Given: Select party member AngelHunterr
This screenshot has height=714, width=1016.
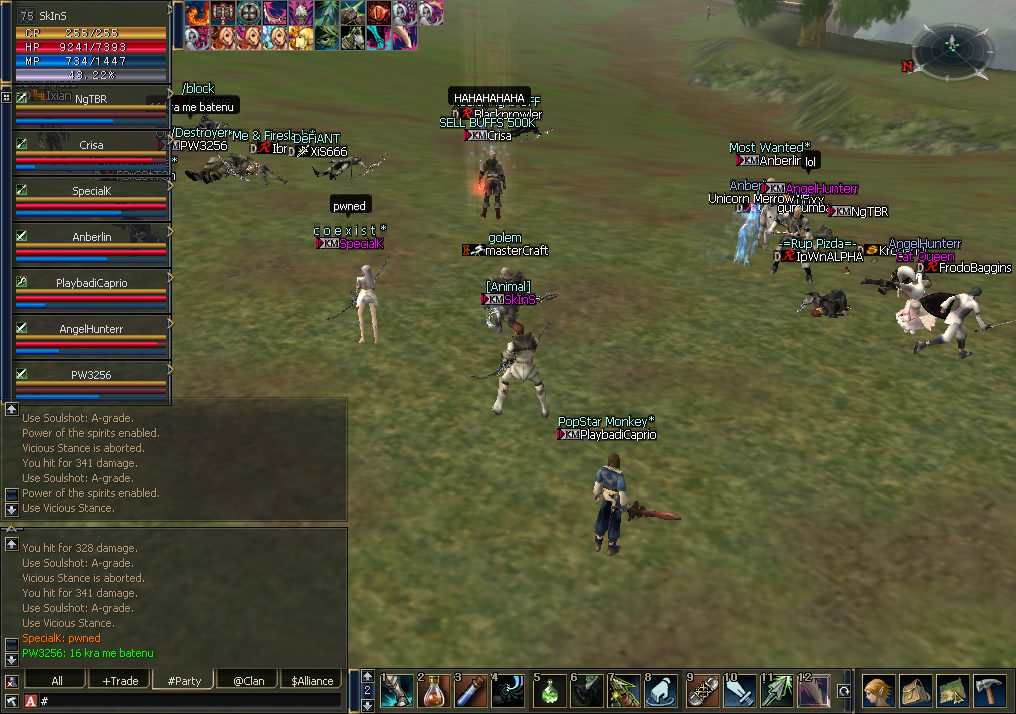Looking at the screenshot, I should 91,329.
